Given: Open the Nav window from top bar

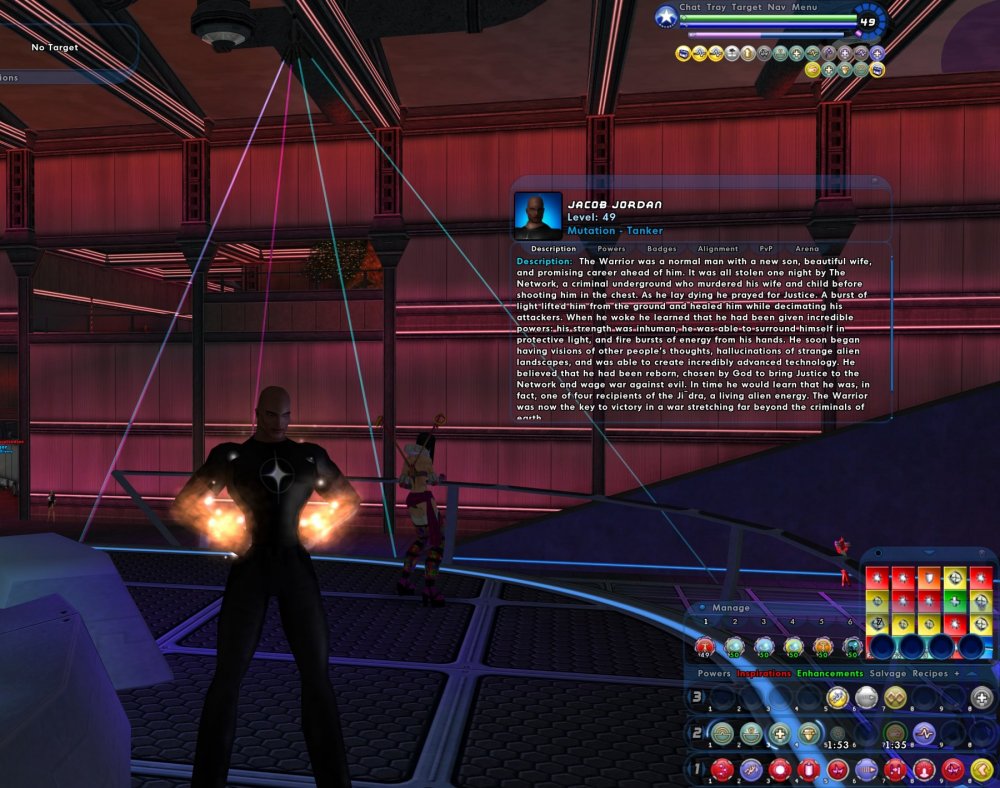Looking at the screenshot, I should [776, 7].
